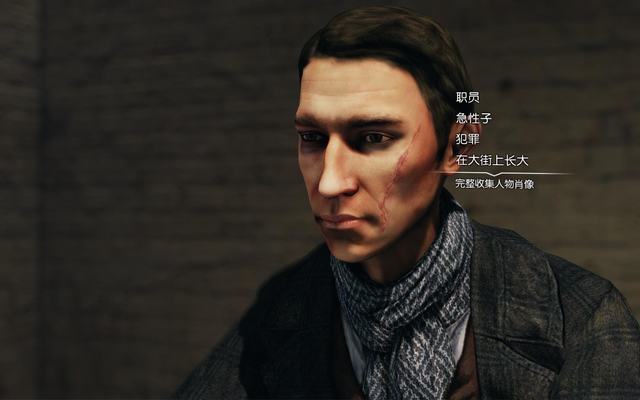Choose the 犯罪 trait in the list
The height and width of the screenshot is (400, 640).
[467, 139]
